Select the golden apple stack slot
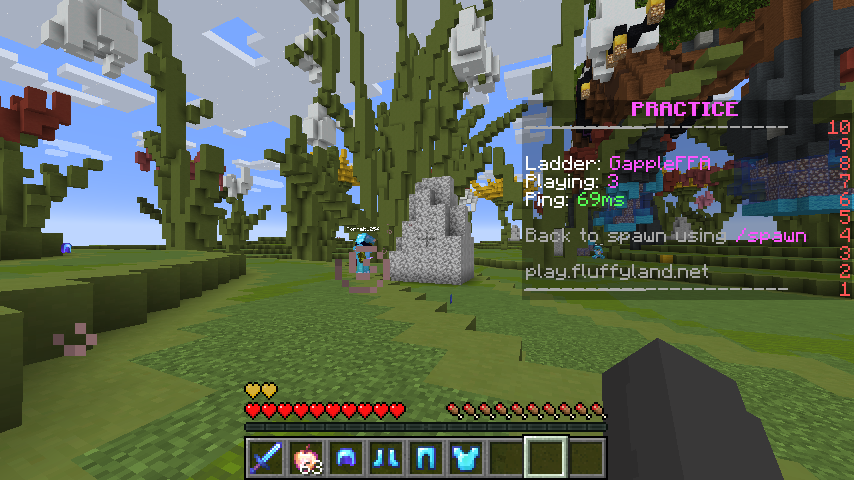Viewport: 854px width, 480px height. pos(305,457)
